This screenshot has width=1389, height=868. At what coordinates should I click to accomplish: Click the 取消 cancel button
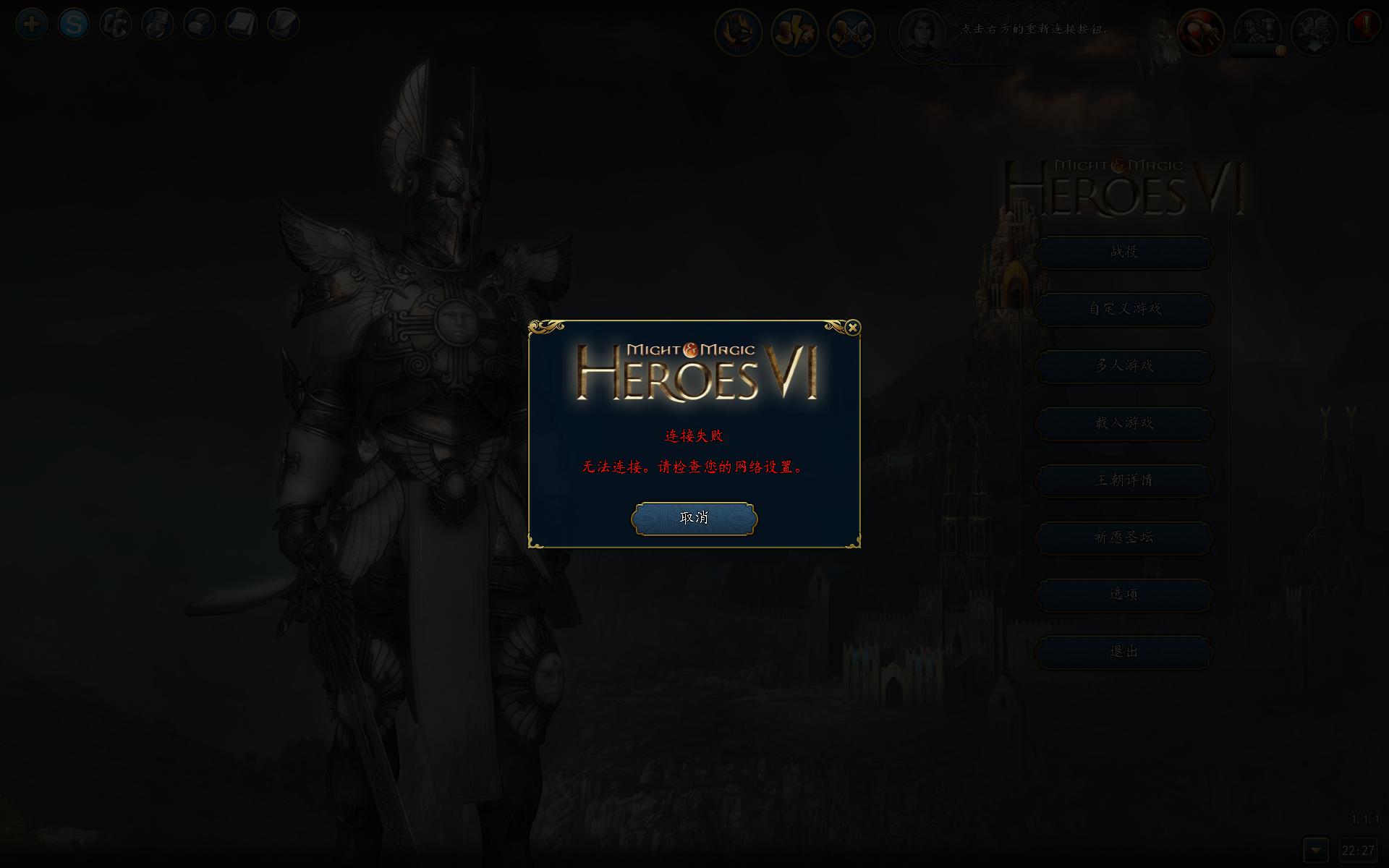click(694, 519)
